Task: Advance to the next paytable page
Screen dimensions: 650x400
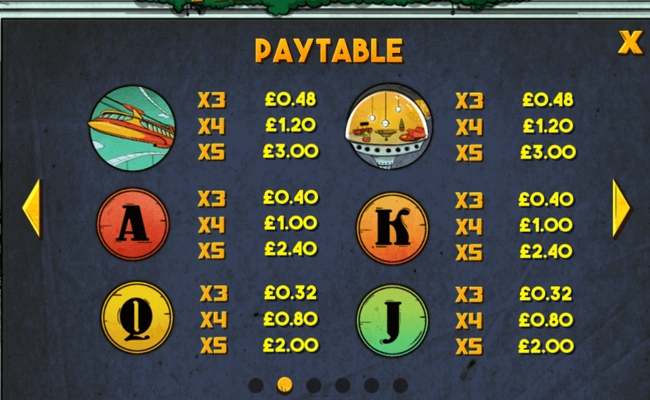Action: pos(621,208)
